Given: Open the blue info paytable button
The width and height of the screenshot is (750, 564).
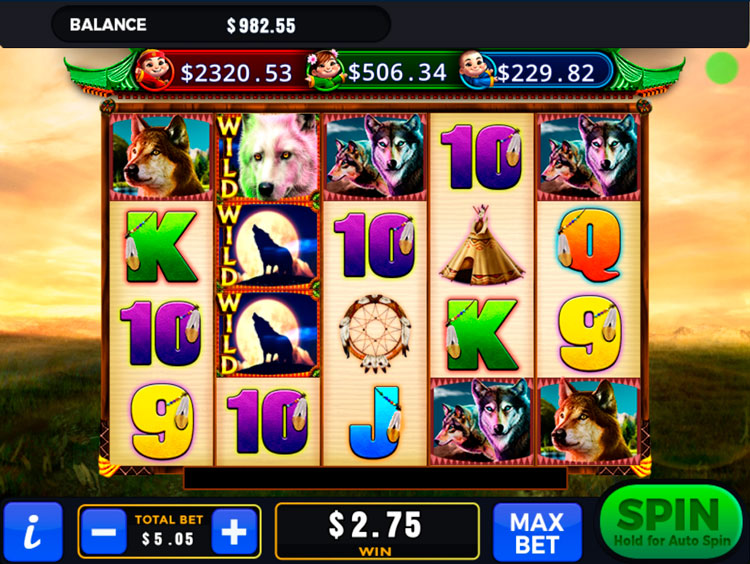Looking at the screenshot, I should (32, 532).
